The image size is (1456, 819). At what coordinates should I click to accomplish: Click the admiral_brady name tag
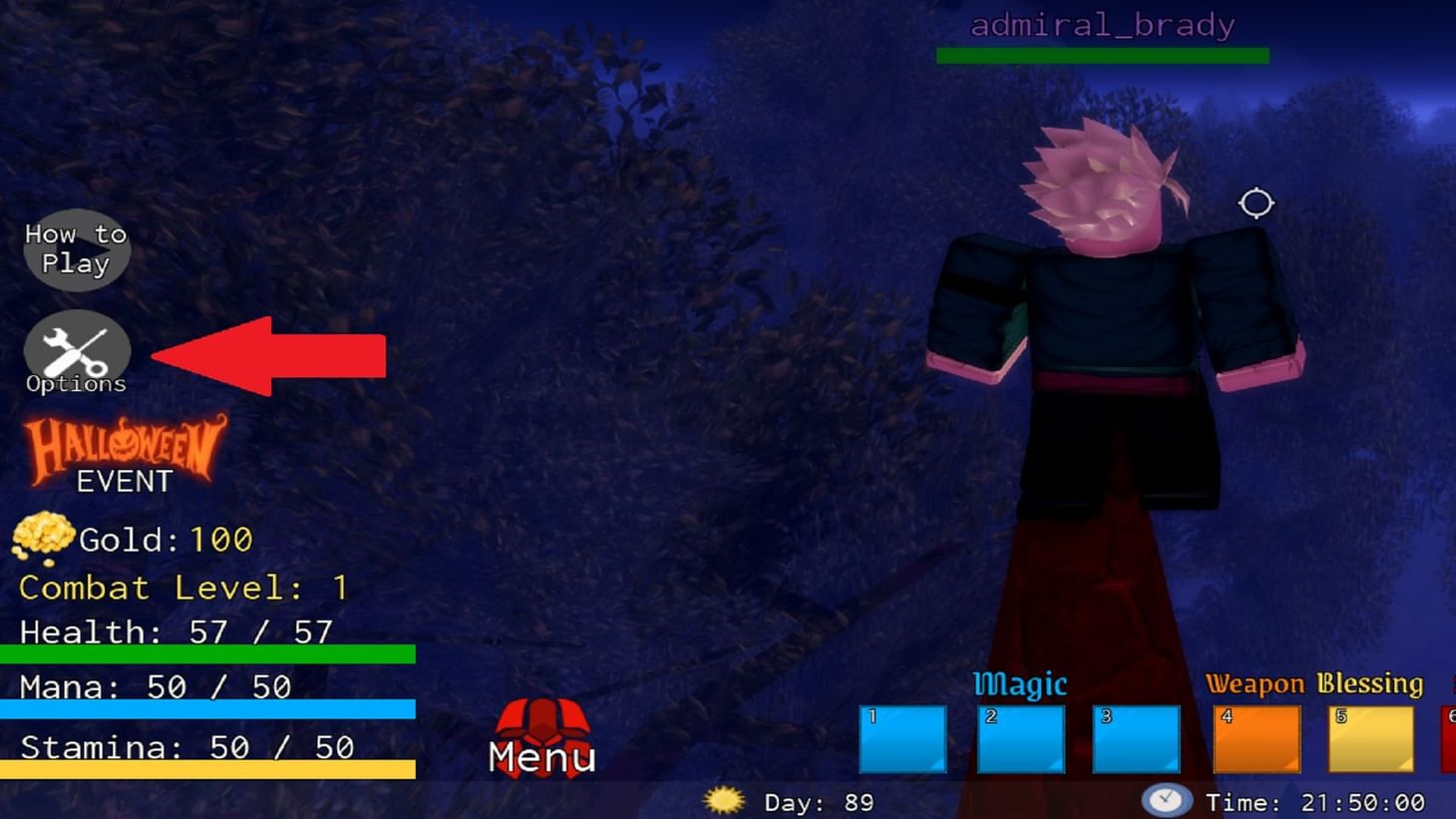point(1101,24)
